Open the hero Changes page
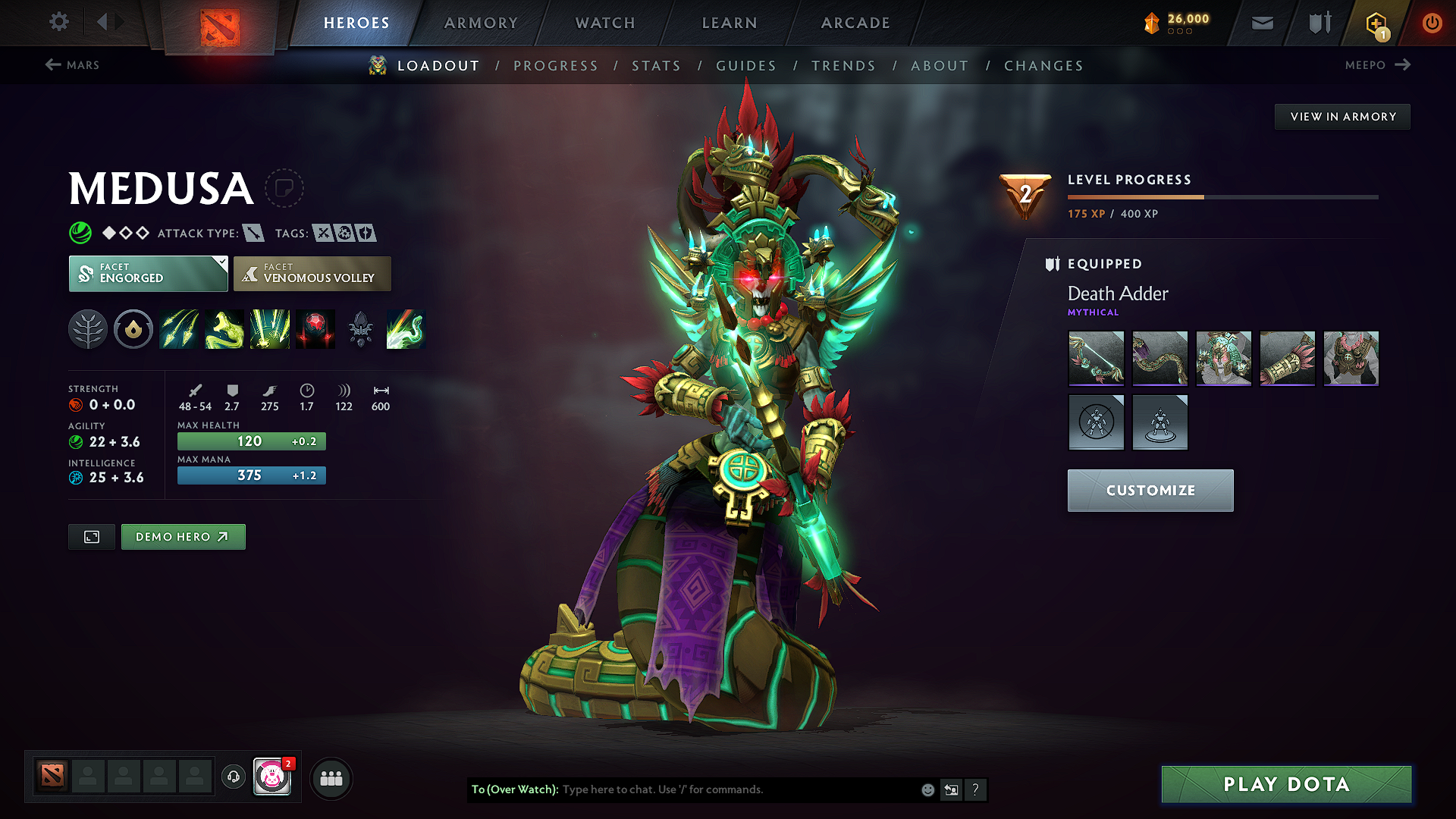The width and height of the screenshot is (1456, 819). coord(1043,66)
